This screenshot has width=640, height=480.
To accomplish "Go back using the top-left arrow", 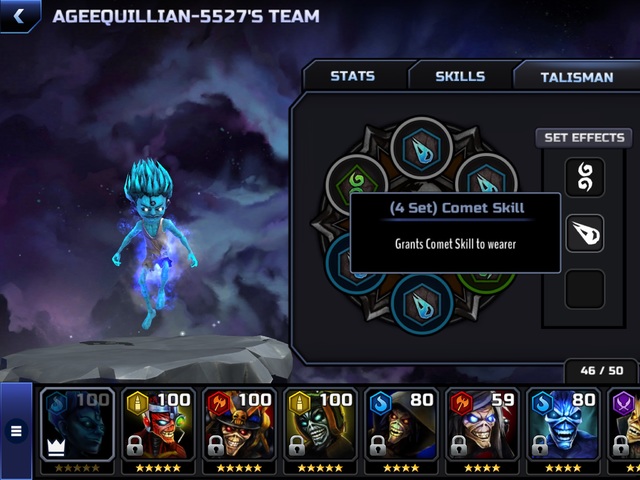I will (x=19, y=16).
